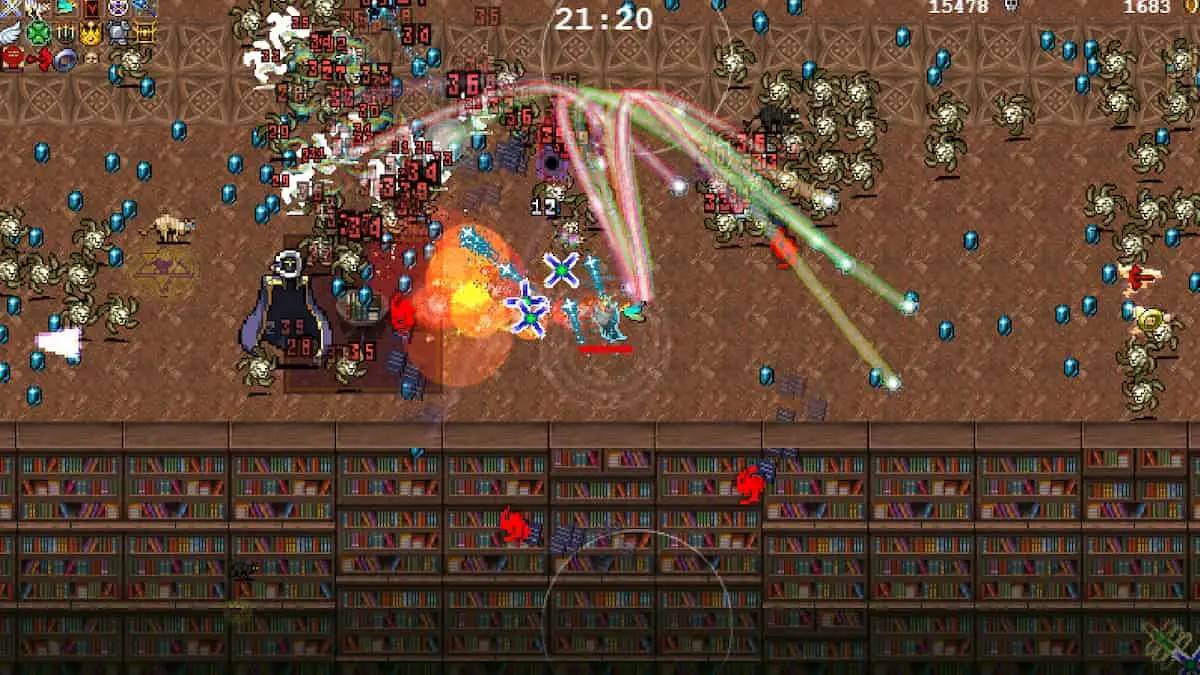Select the green Clover item icon
Screen dimensions: 1200x675
tap(38, 33)
